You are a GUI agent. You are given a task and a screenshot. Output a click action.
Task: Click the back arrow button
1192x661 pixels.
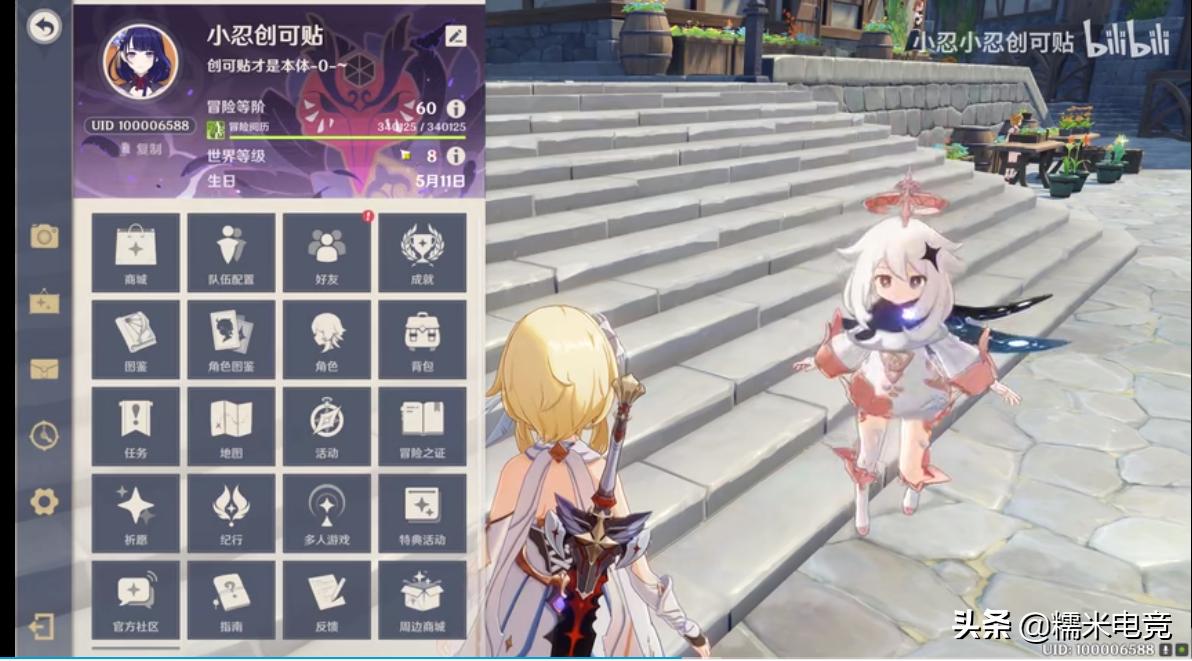click(43, 28)
